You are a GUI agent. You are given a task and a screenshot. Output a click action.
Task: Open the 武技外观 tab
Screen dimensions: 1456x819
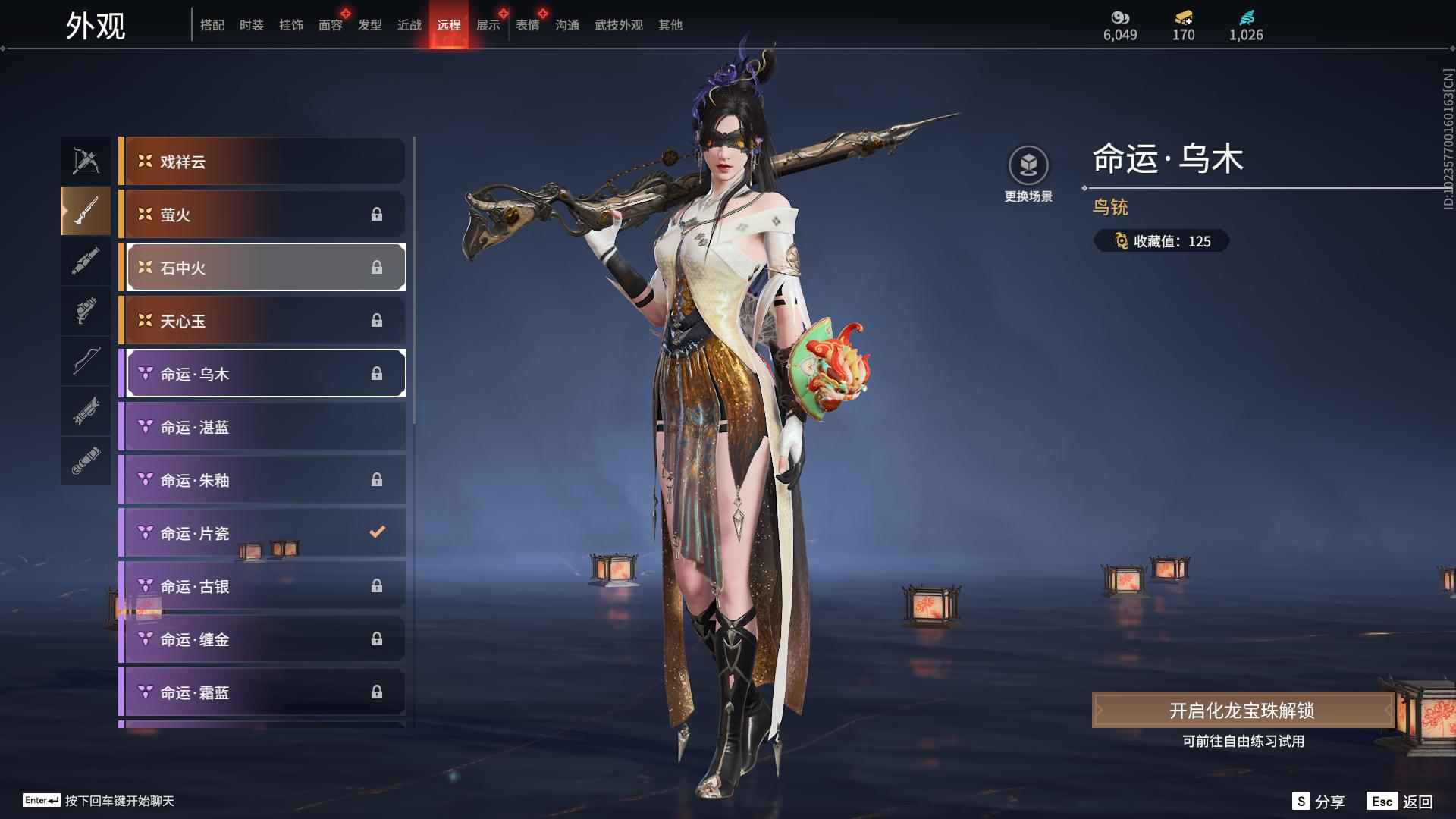618,25
